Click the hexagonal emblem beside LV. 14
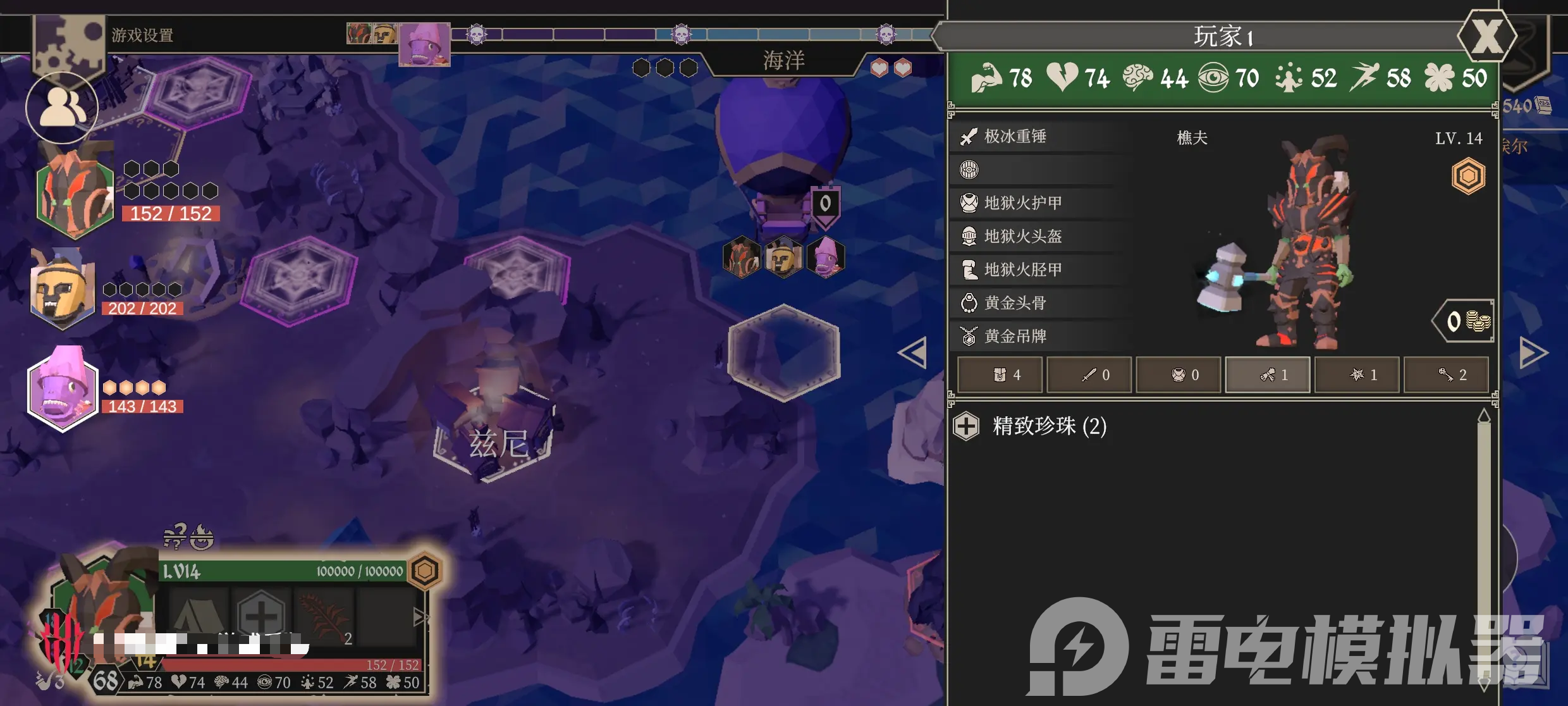1568x706 pixels. [1470, 176]
